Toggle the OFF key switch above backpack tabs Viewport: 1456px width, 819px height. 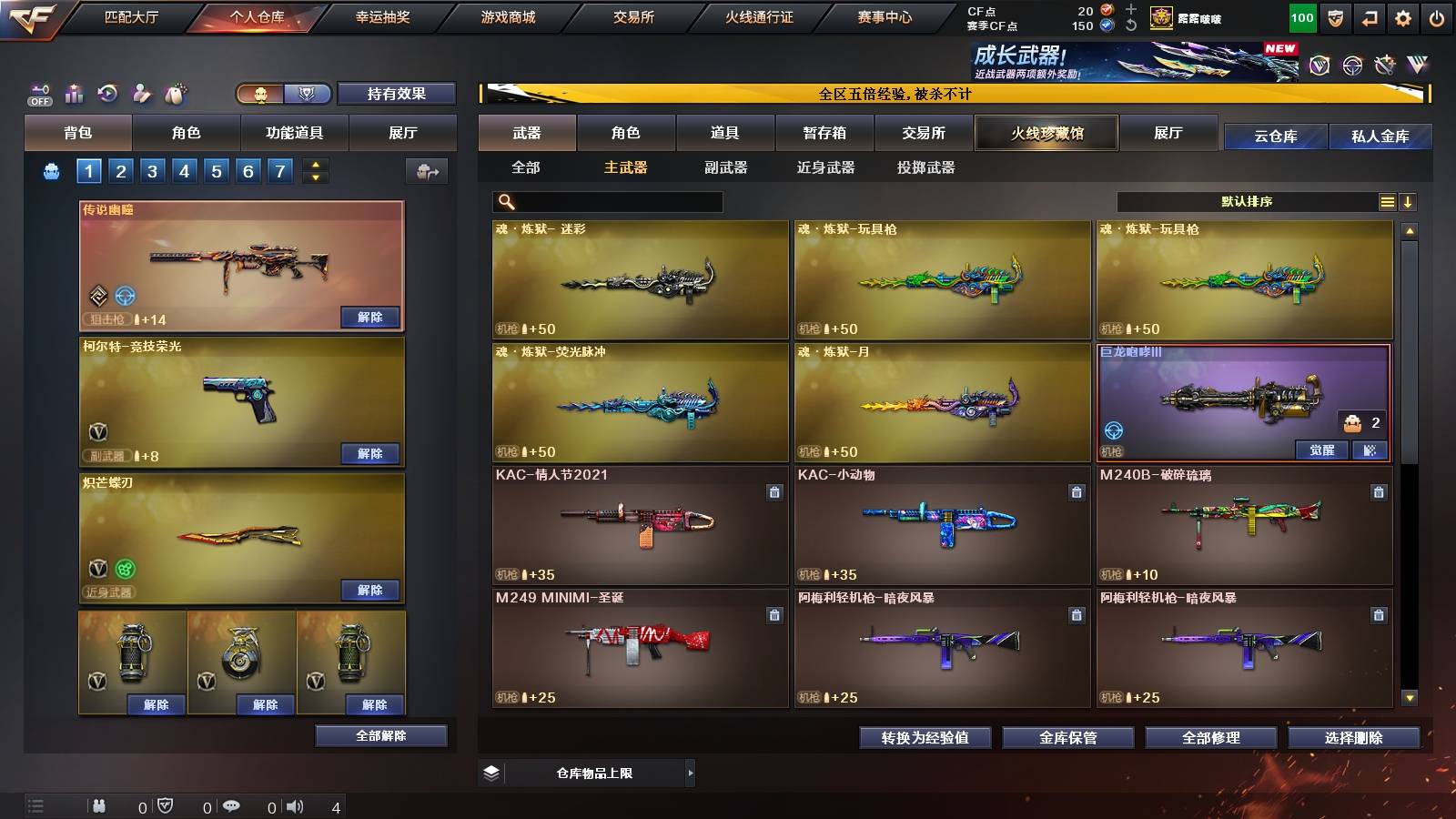point(38,93)
